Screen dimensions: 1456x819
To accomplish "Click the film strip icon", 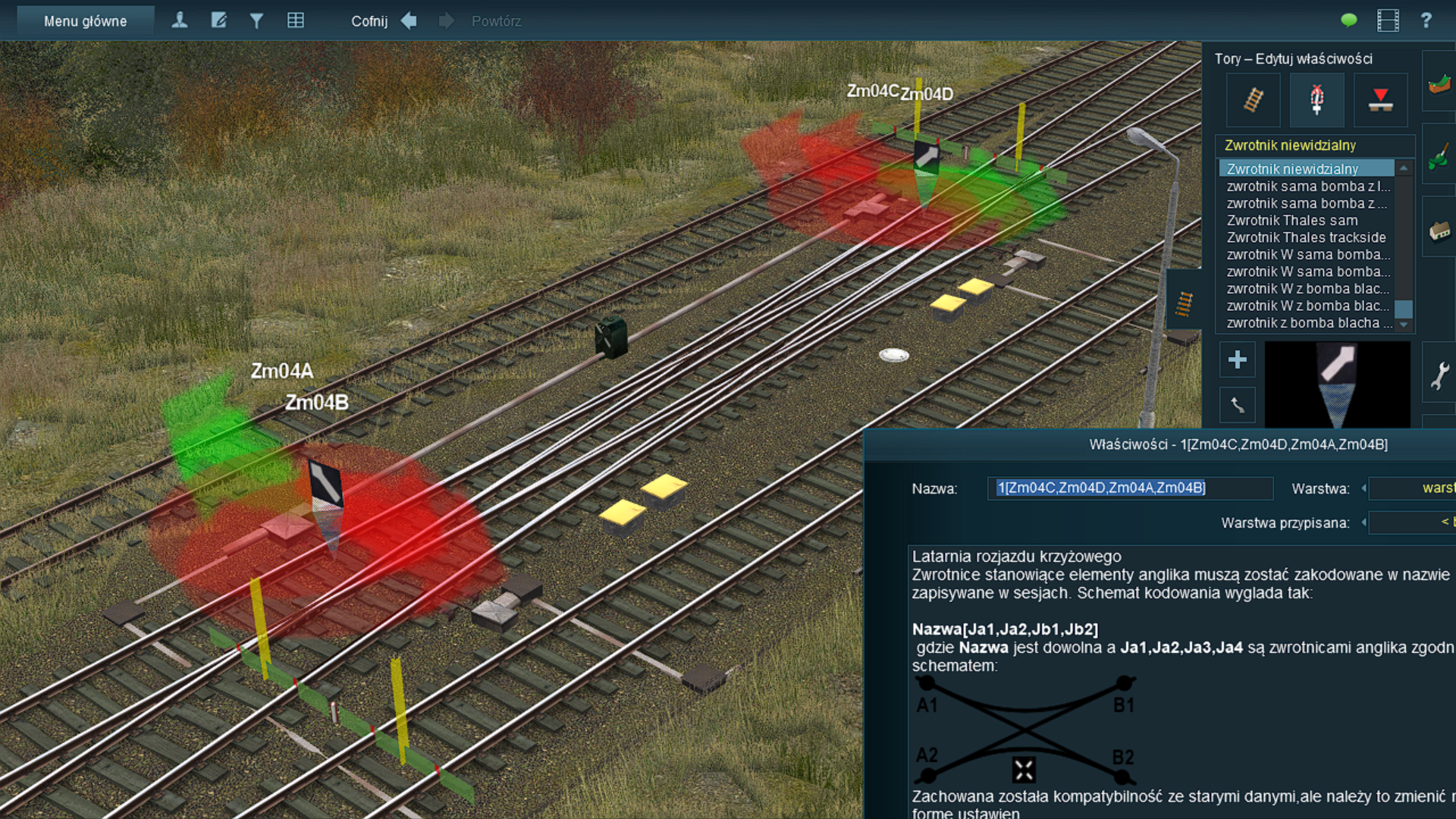I will [x=1388, y=20].
